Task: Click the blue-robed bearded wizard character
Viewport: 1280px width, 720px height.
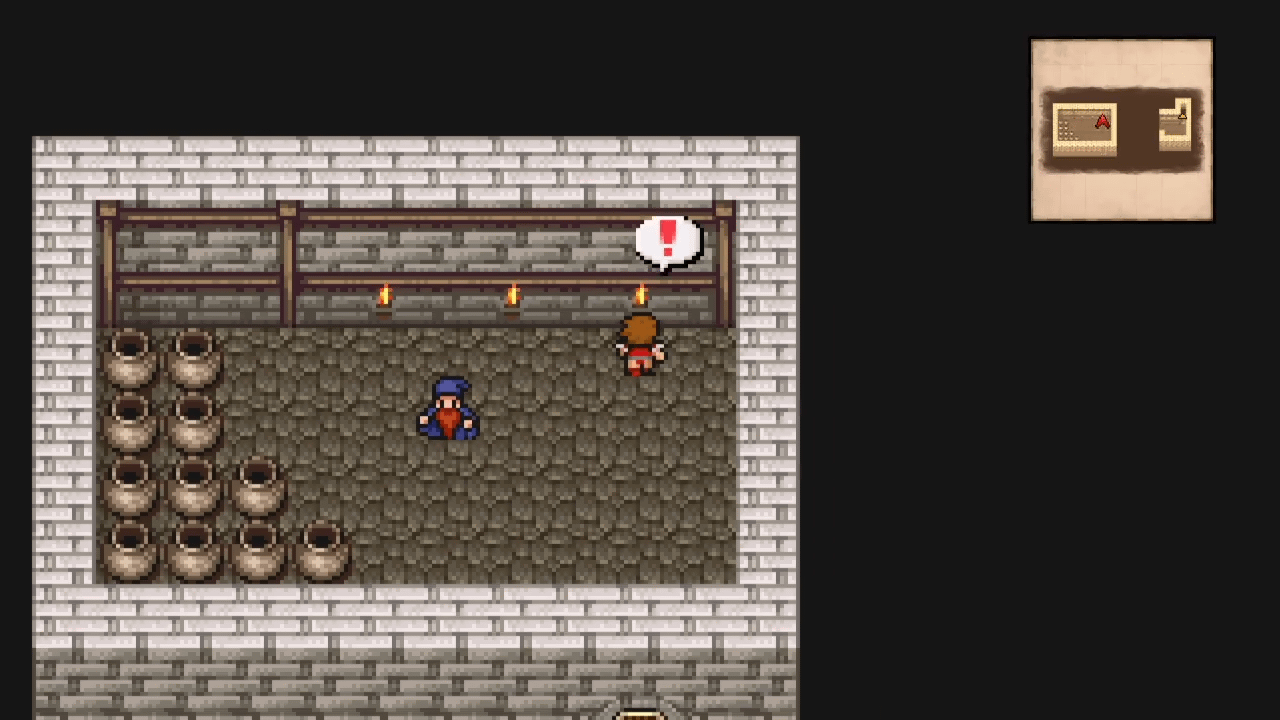Action: pyautogui.click(x=450, y=410)
